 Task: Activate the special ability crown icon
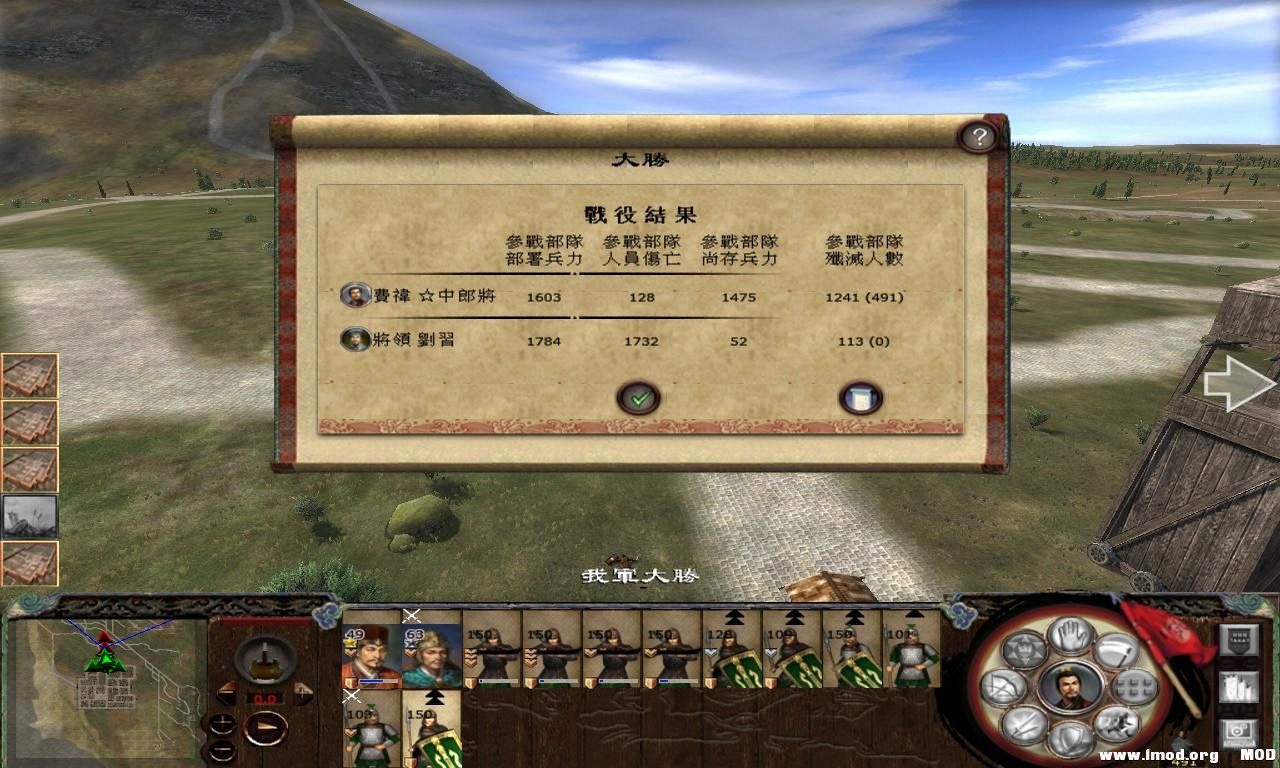tap(1023, 650)
